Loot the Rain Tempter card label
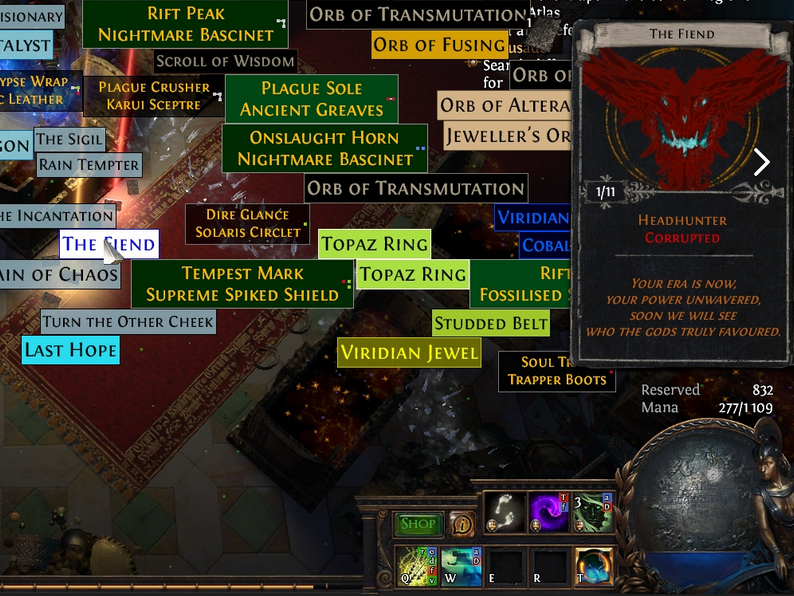 point(89,165)
